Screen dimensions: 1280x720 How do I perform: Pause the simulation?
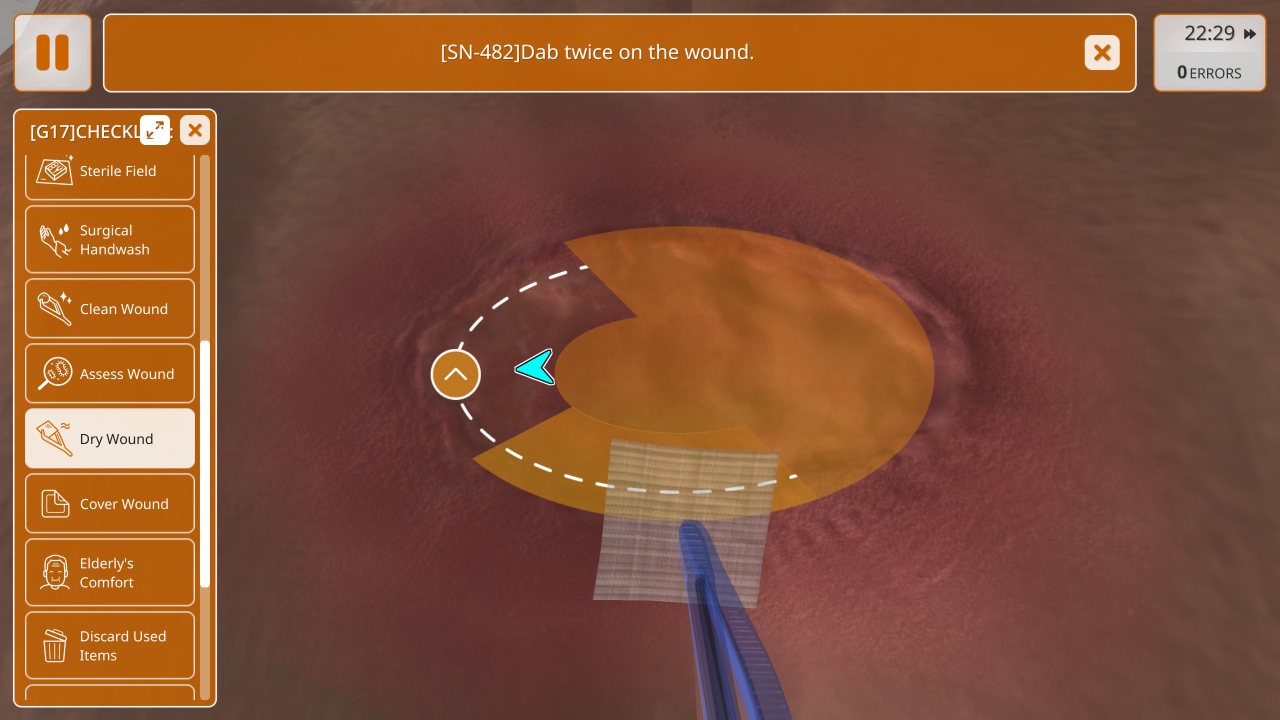[53, 53]
